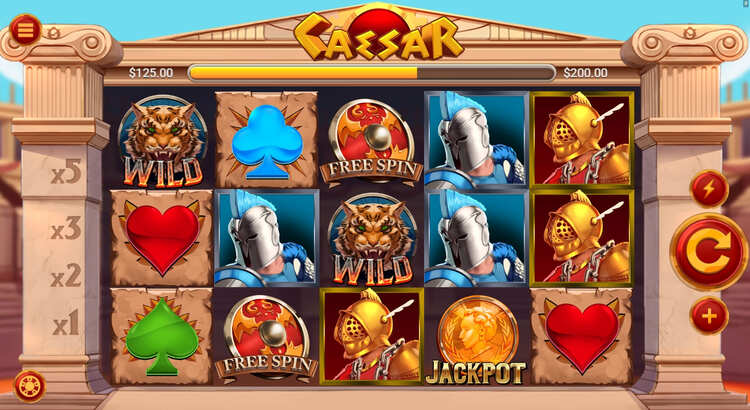Open the hamburger menu
Viewport: 750px width, 410px height.
(25, 30)
